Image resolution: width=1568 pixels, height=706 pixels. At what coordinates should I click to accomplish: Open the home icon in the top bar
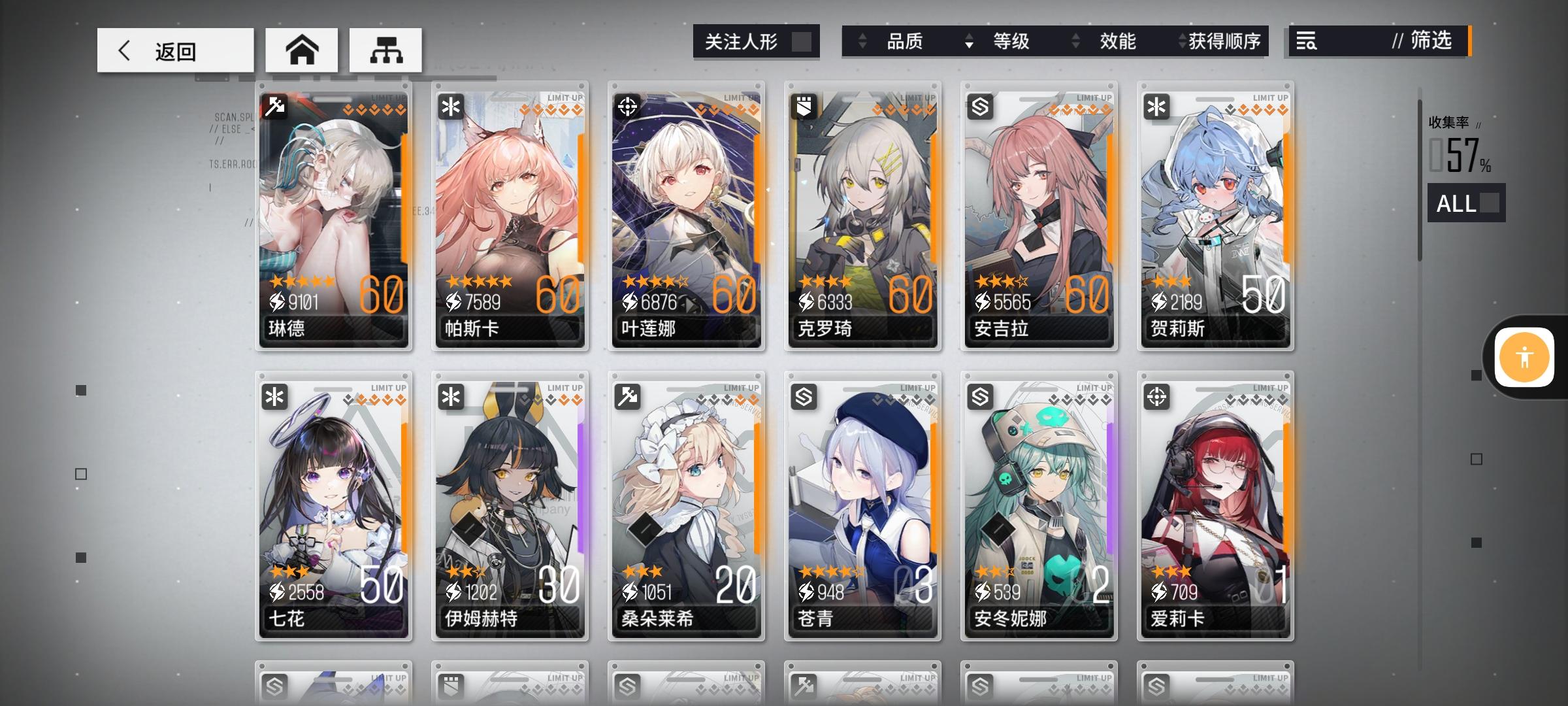click(302, 48)
